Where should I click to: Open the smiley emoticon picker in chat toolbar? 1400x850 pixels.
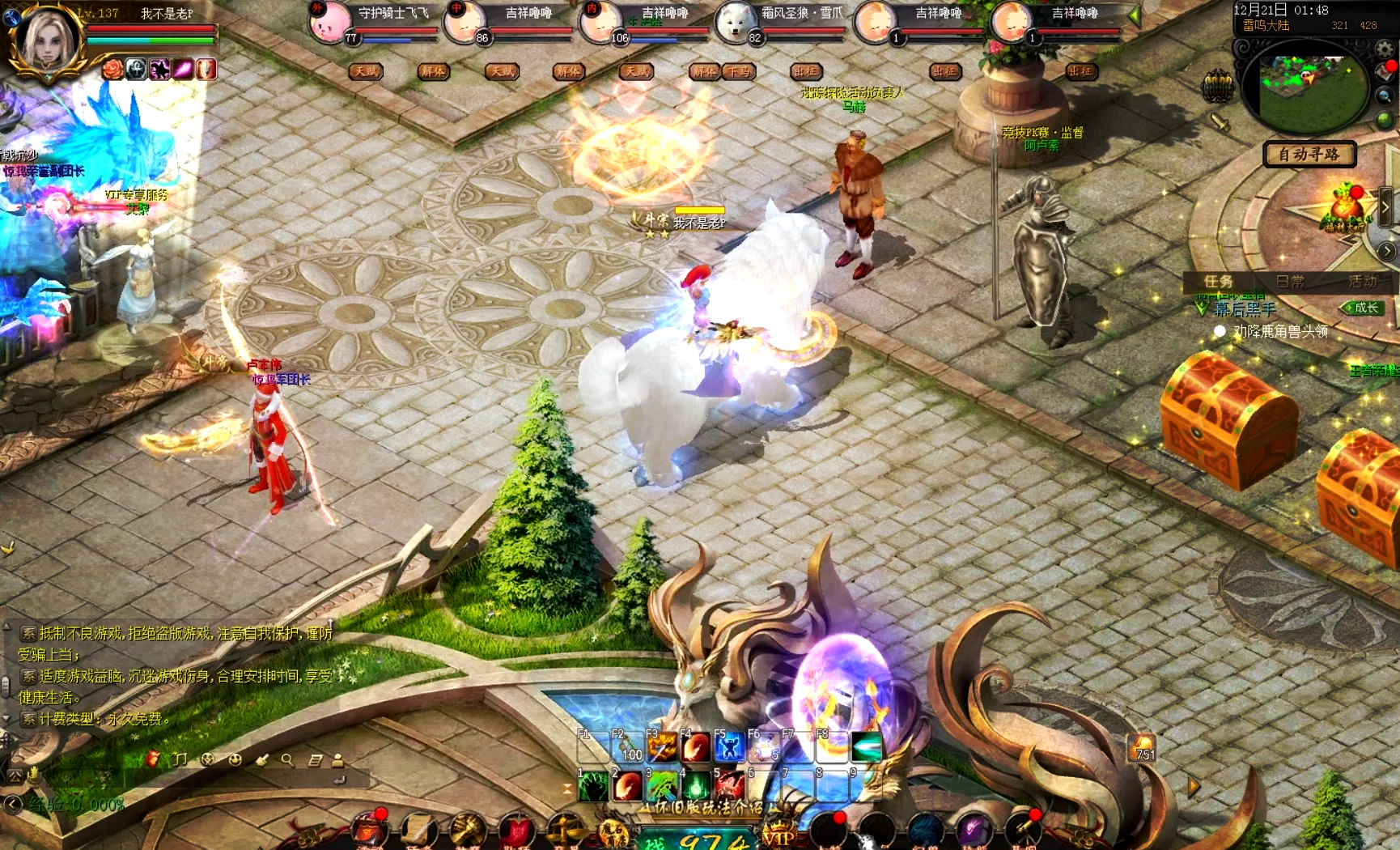coord(235,759)
